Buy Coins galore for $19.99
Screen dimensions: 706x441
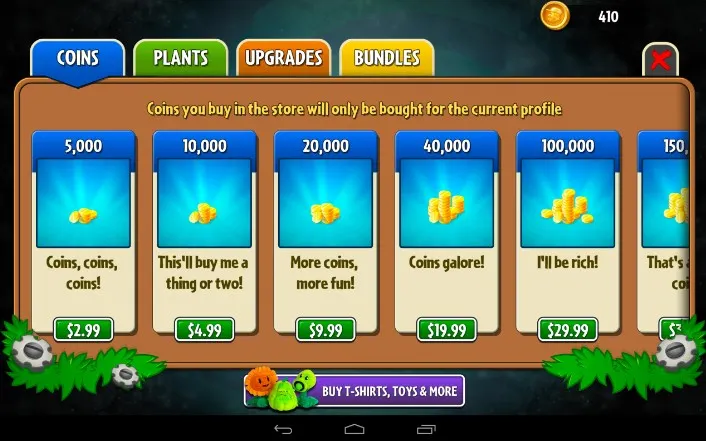446,330
